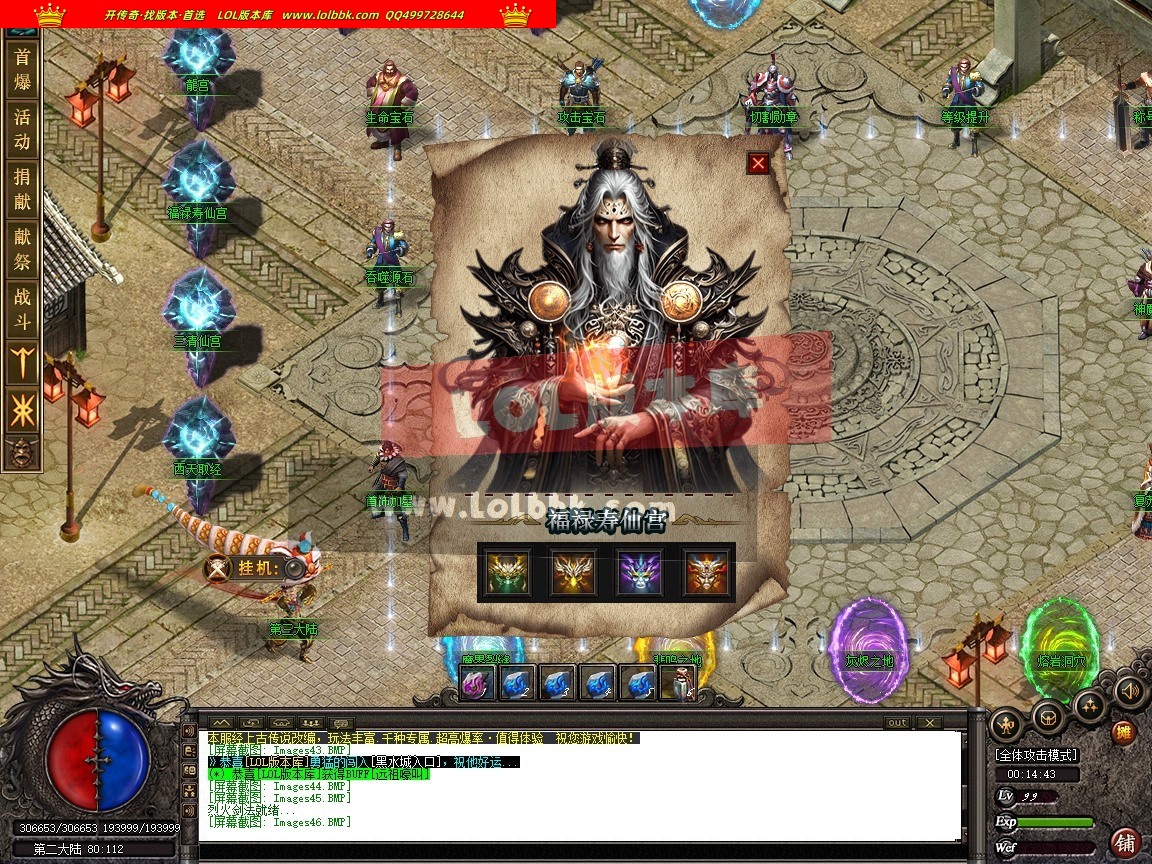This screenshot has height=864, width=1152.
Task: Open the 铺 shop button
Action: tap(1126, 842)
